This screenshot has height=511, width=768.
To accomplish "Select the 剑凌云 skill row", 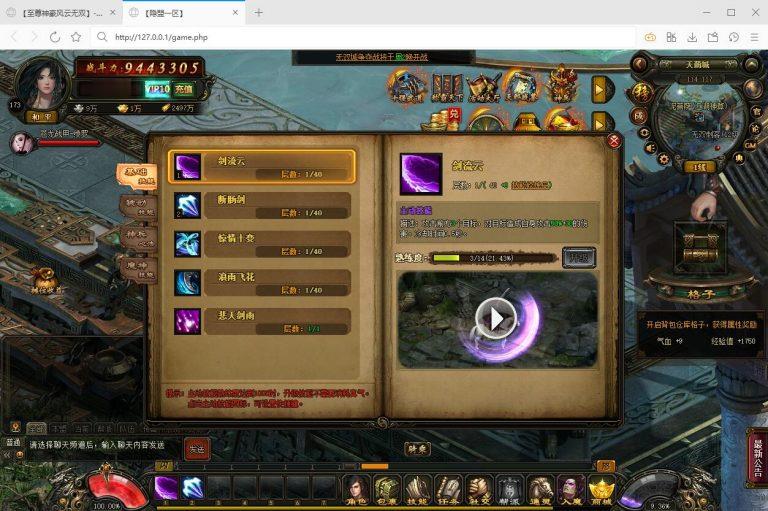I will click(262, 166).
